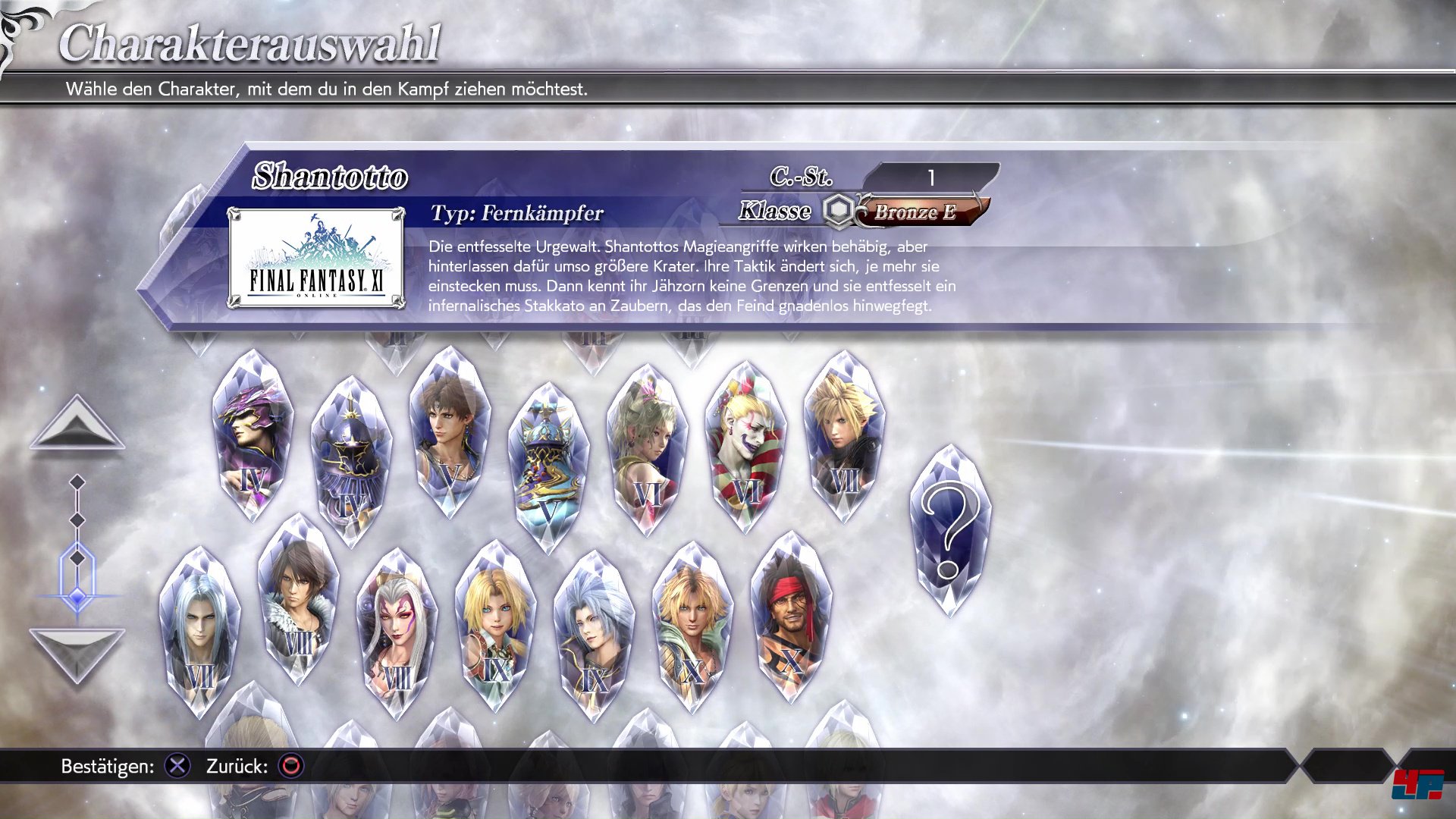1456x819 pixels.
Task: Select Squall in the fur-collared jacket
Action: click(x=298, y=599)
